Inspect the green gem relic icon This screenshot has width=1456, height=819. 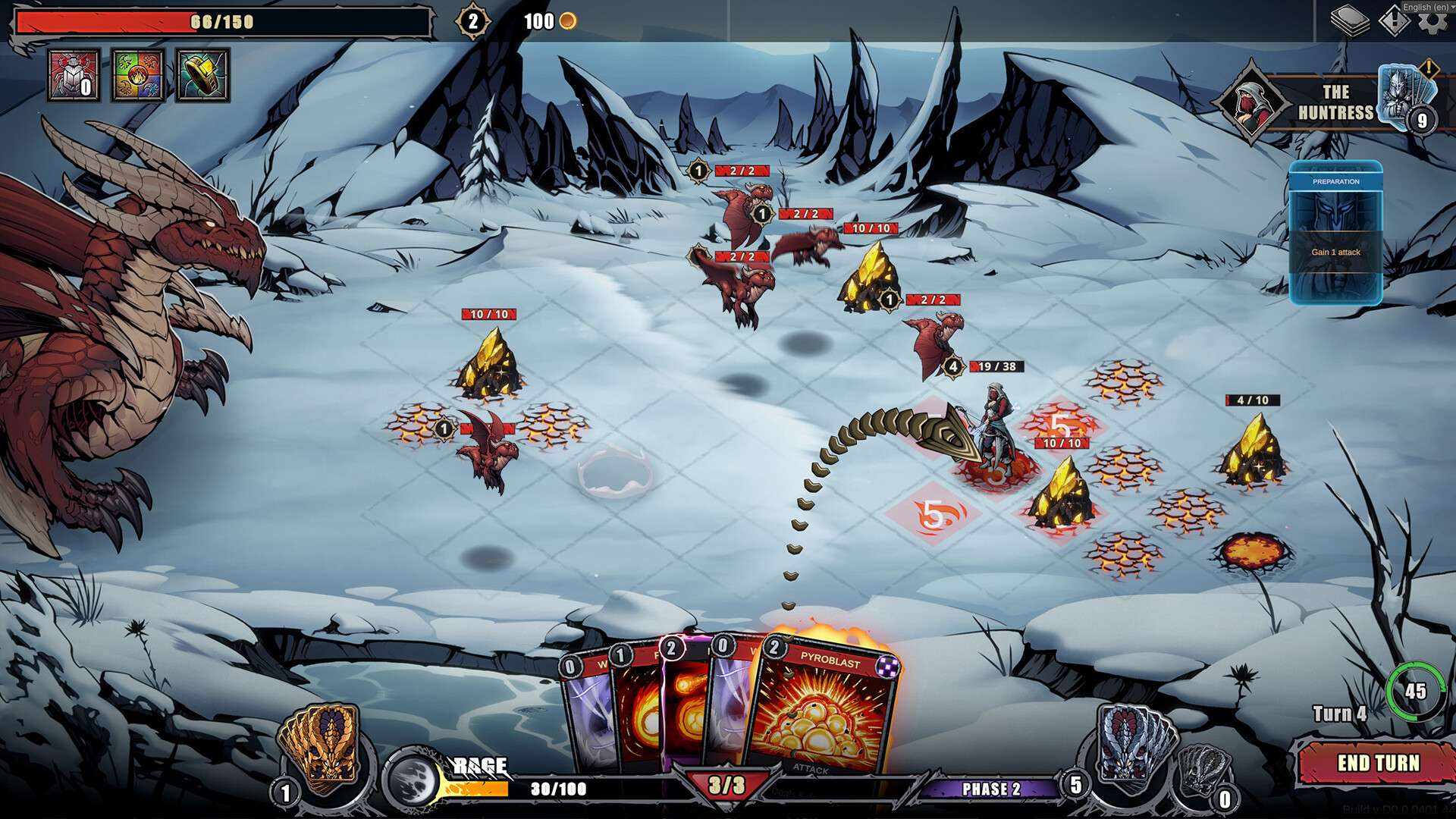(202, 75)
